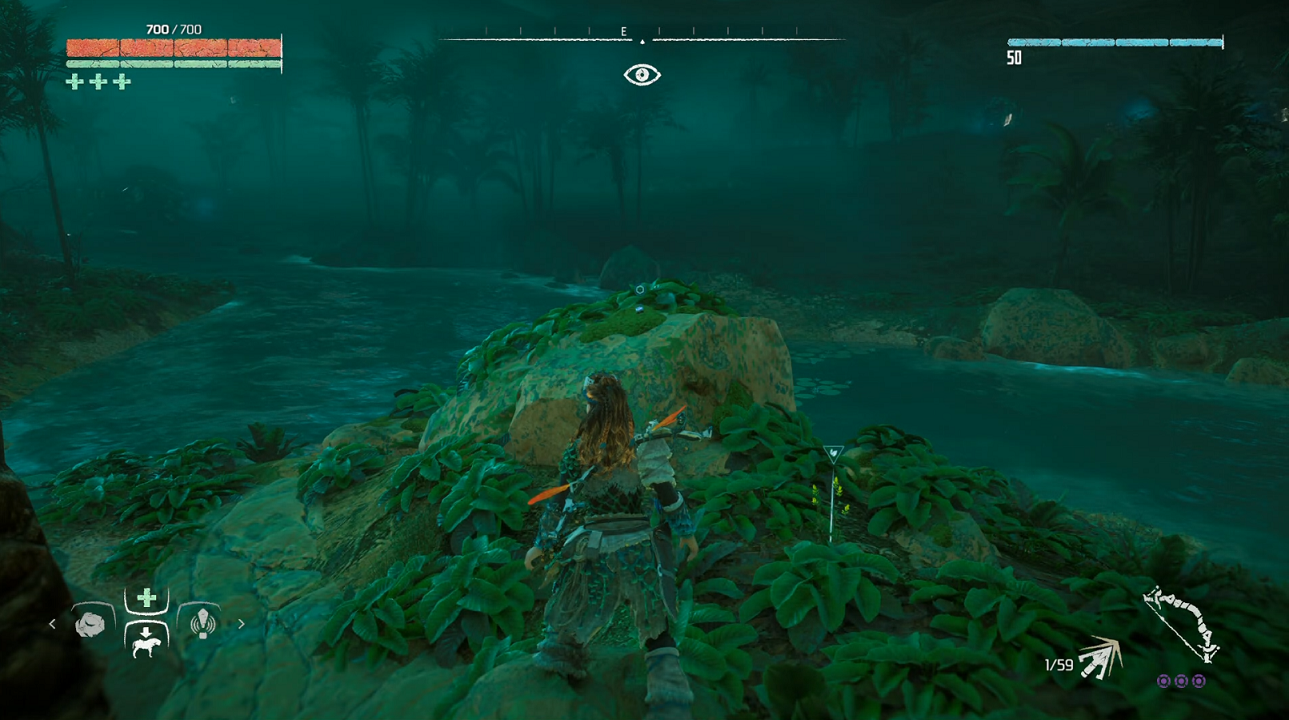This screenshot has width=1289, height=720.
Task: Click the purple weapon modification dots
Action: pyautogui.click(x=1181, y=681)
